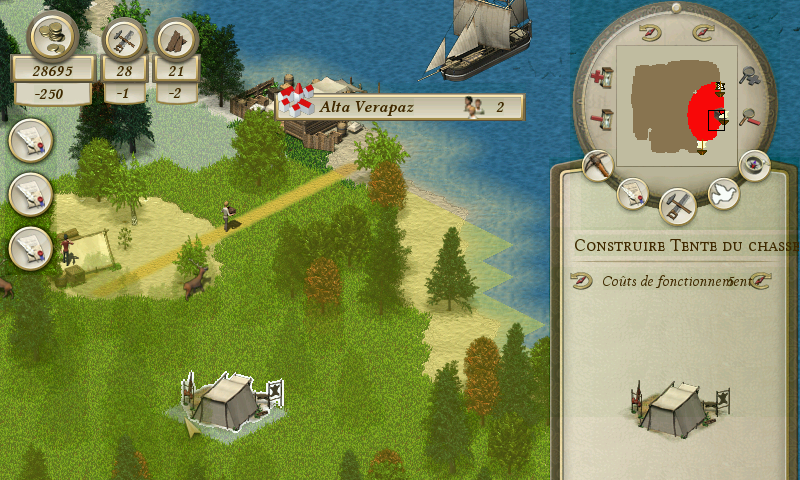This screenshot has width=800, height=480.
Task: Click the tools resource icon
Action: pos(125,39)
